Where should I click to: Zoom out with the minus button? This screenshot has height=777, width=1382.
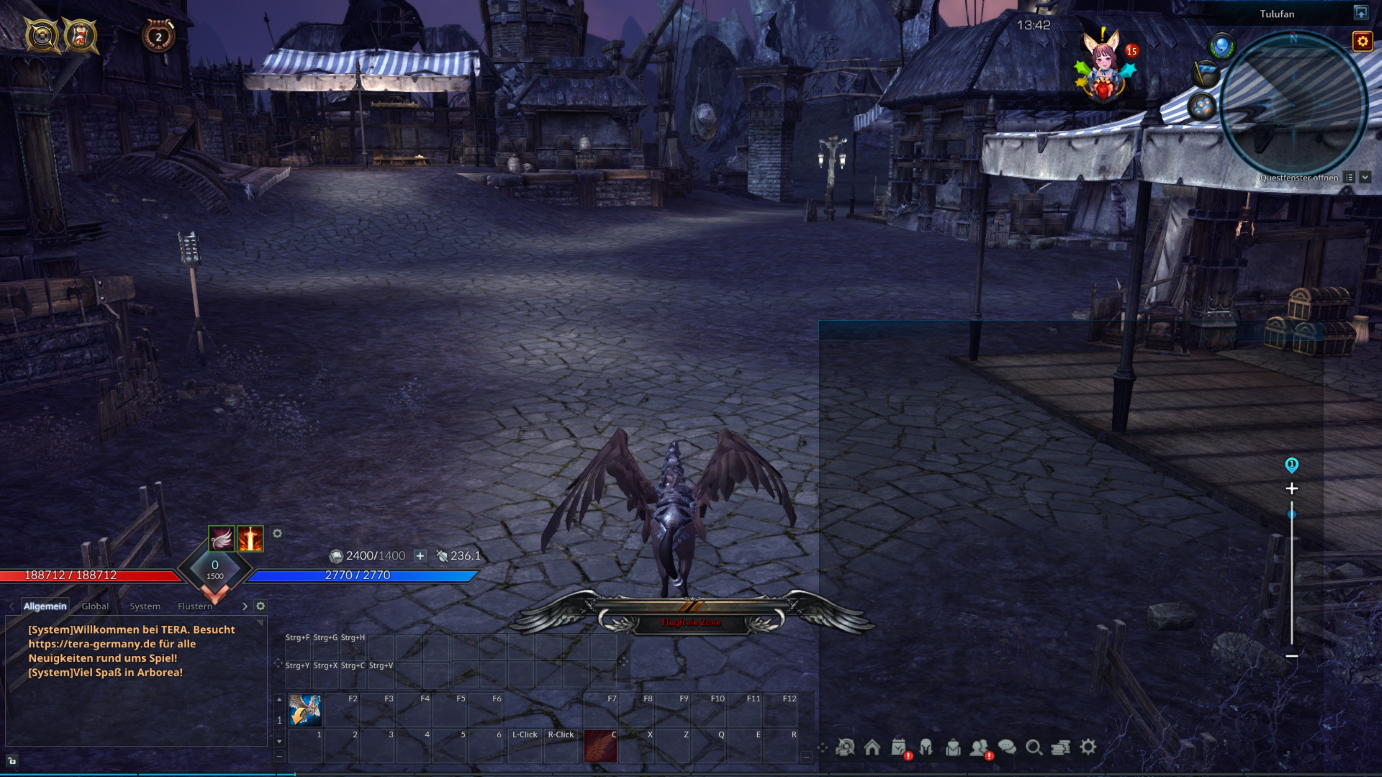pos(1292,656)
